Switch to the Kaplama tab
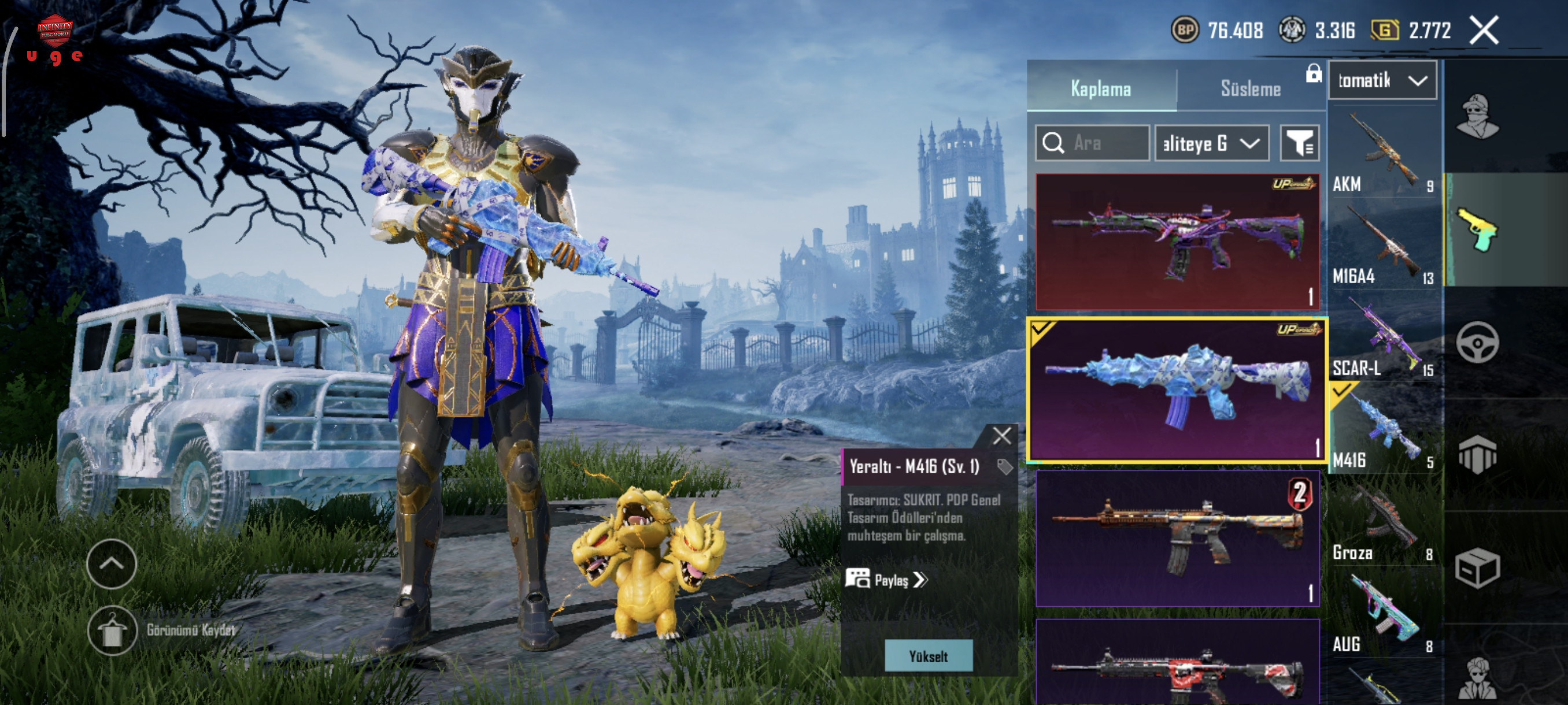Screen dimensions: 1568x705 (1100, 89)
